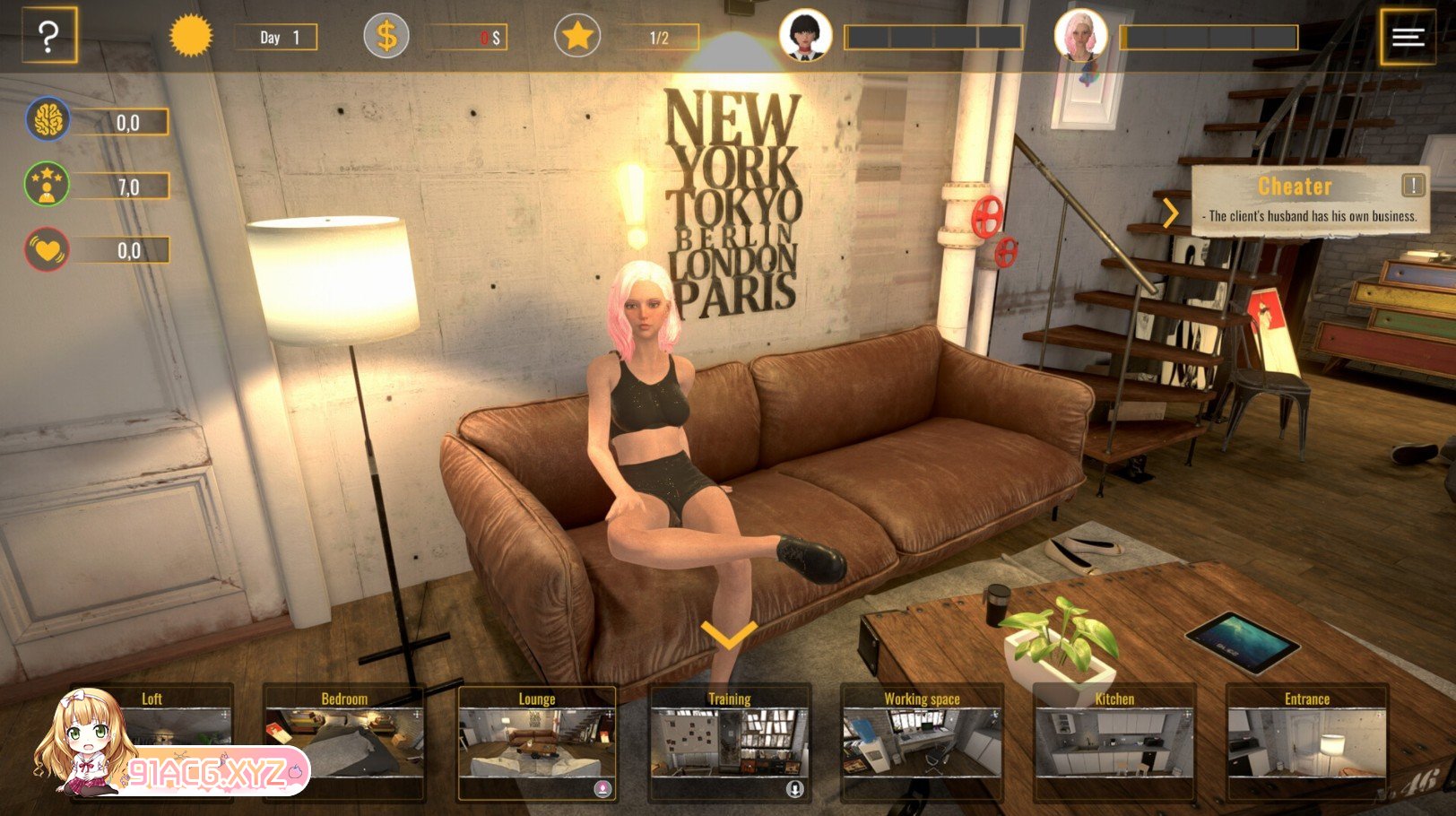1456x816 pixels.
Task: Switch to the Bedroom location
Action: 344,740
